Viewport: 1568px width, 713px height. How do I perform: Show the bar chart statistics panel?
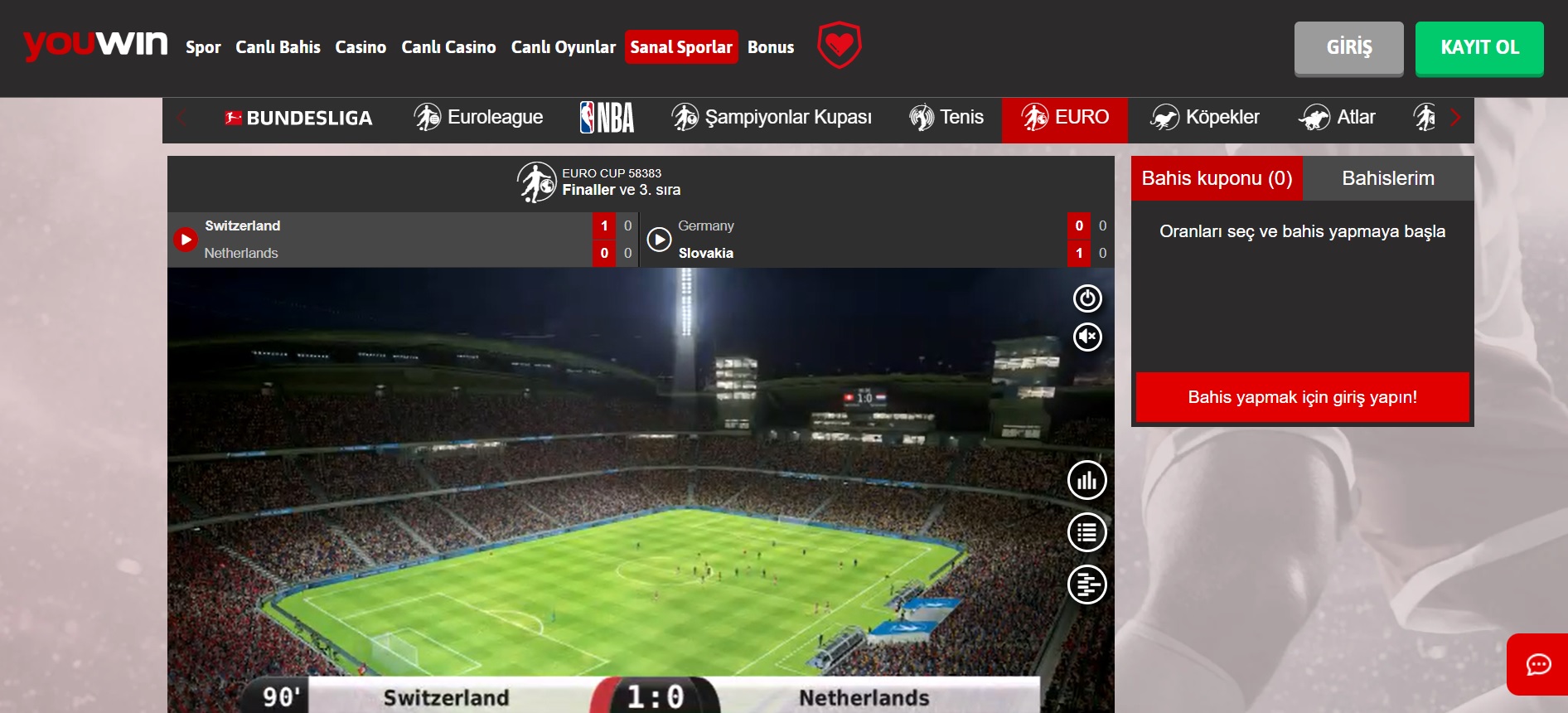1087,480
